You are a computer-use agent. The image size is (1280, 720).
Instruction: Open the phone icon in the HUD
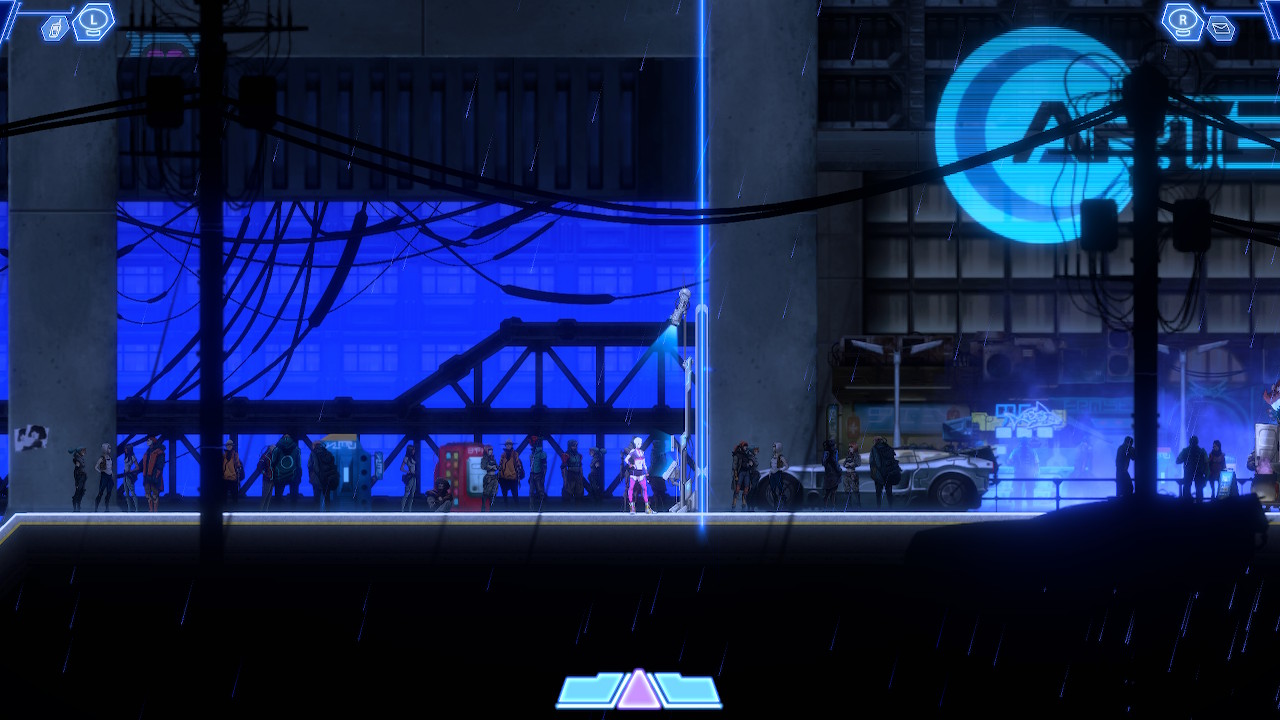56,29
